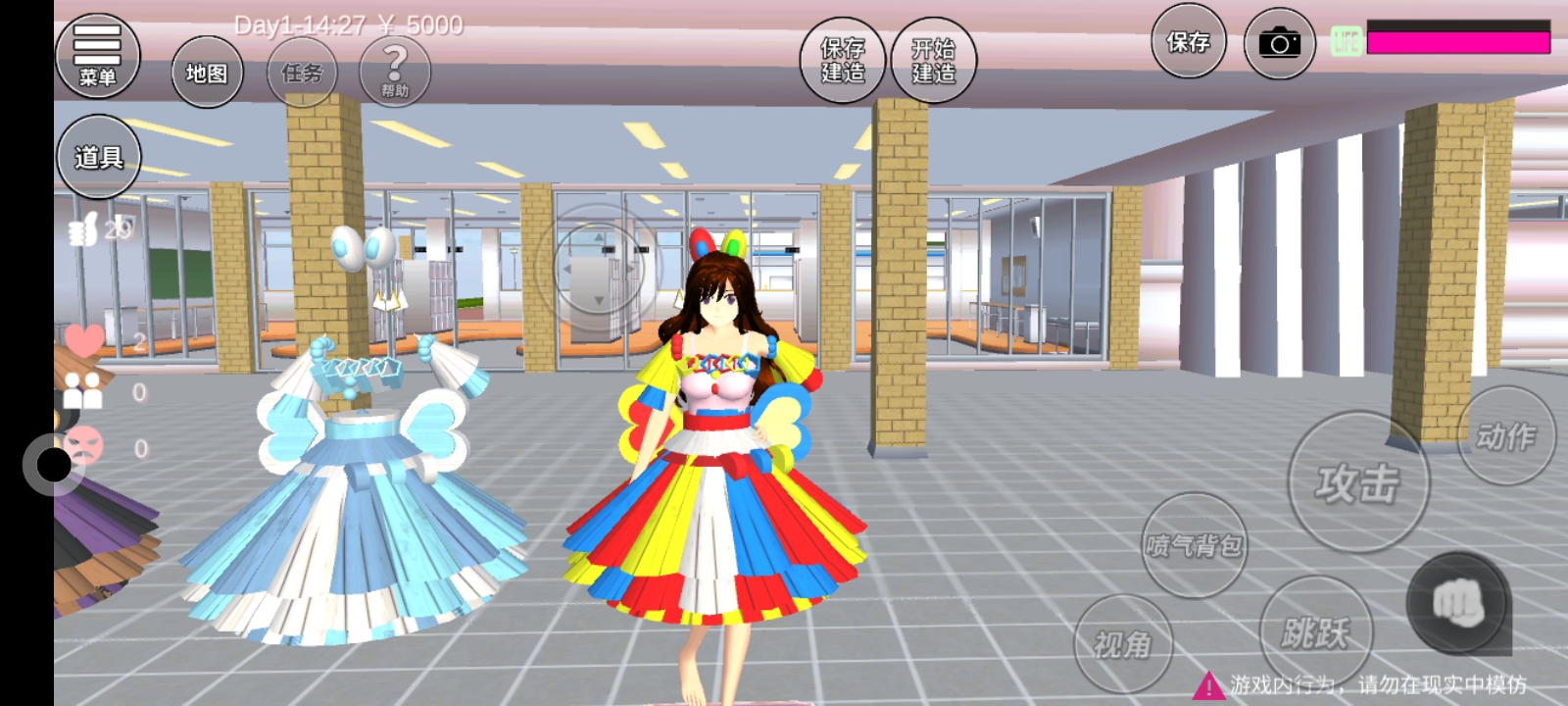Viewport: 1568px width, 706px height.
Task: Show the 任务 quest list
Action: [302, 73]
